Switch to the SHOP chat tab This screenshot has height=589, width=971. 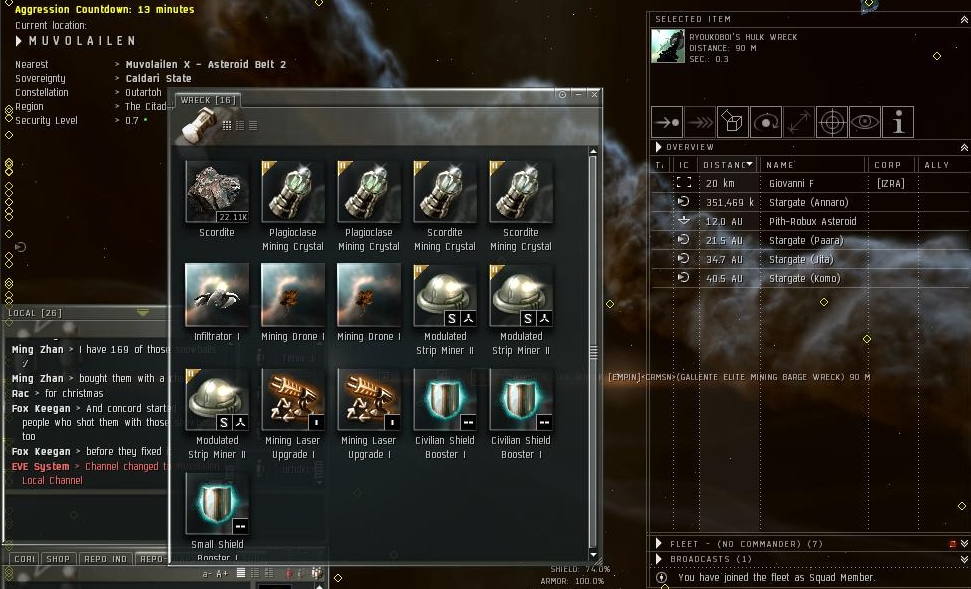(58, 559)
